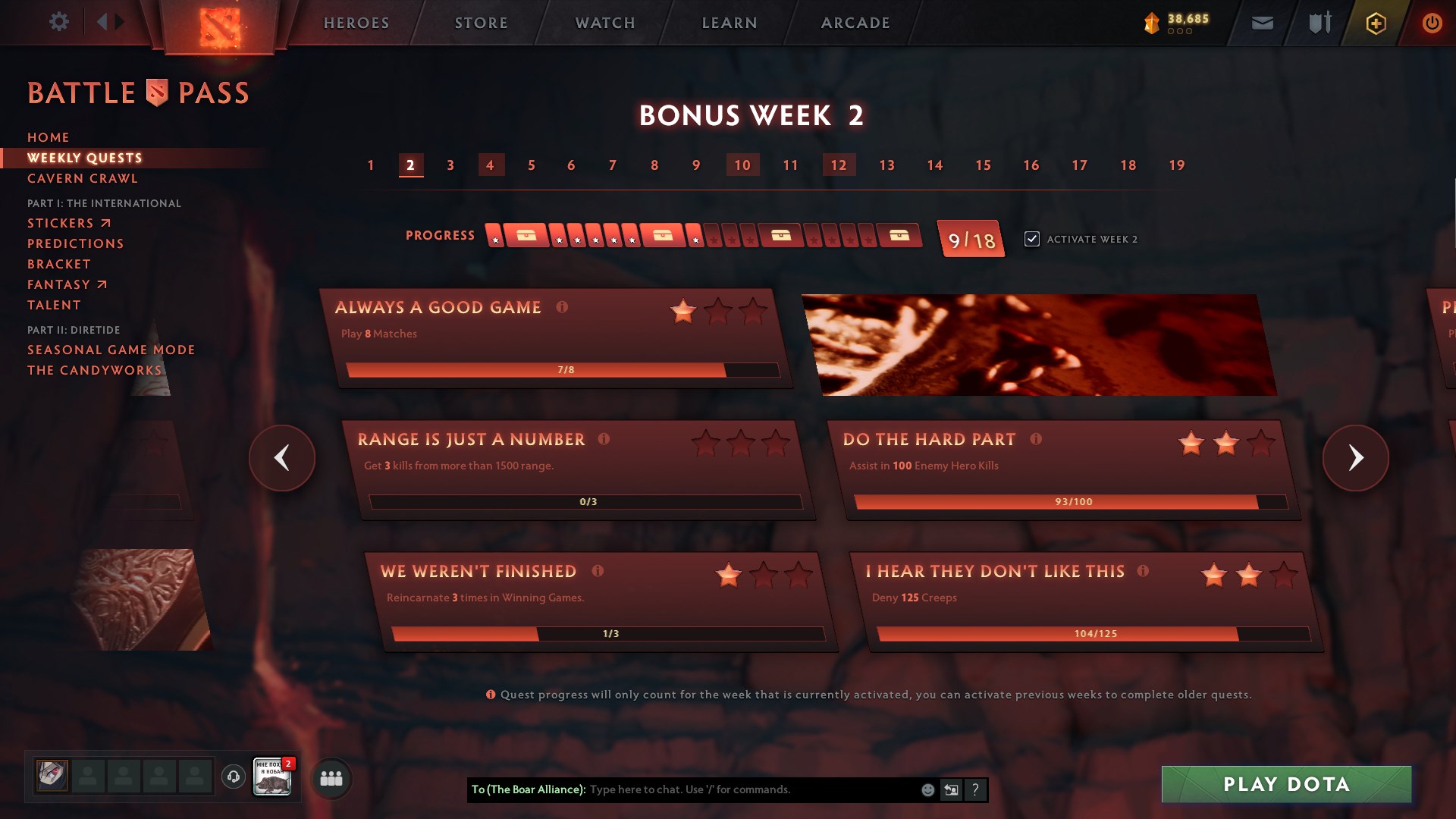Click the power button logout icon
The width and height of the screenshot is (1456, 819).
pyautogui.click(x=1432, y=23)
